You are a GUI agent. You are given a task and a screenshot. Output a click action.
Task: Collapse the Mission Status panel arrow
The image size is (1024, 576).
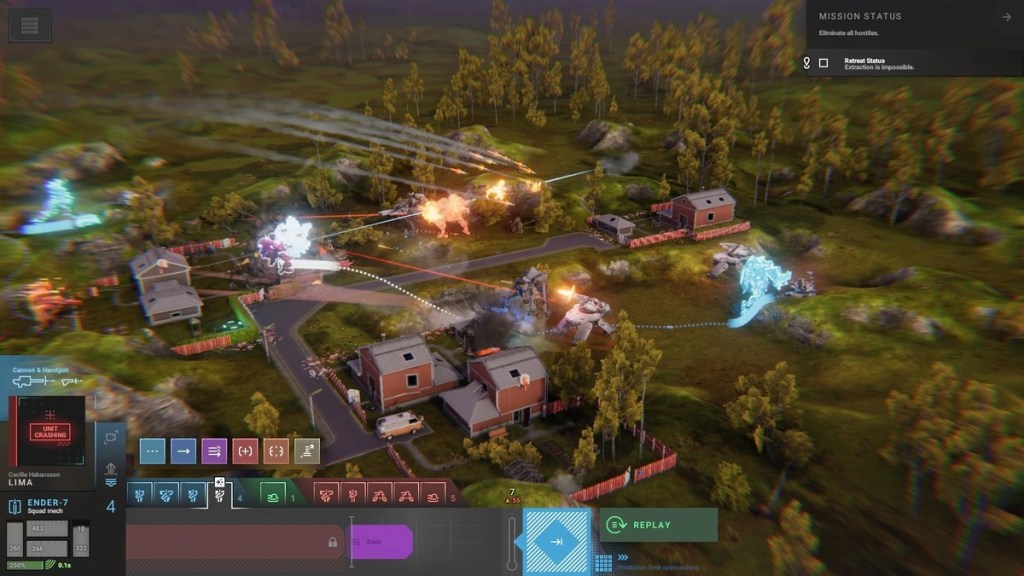coord(1006,17)
